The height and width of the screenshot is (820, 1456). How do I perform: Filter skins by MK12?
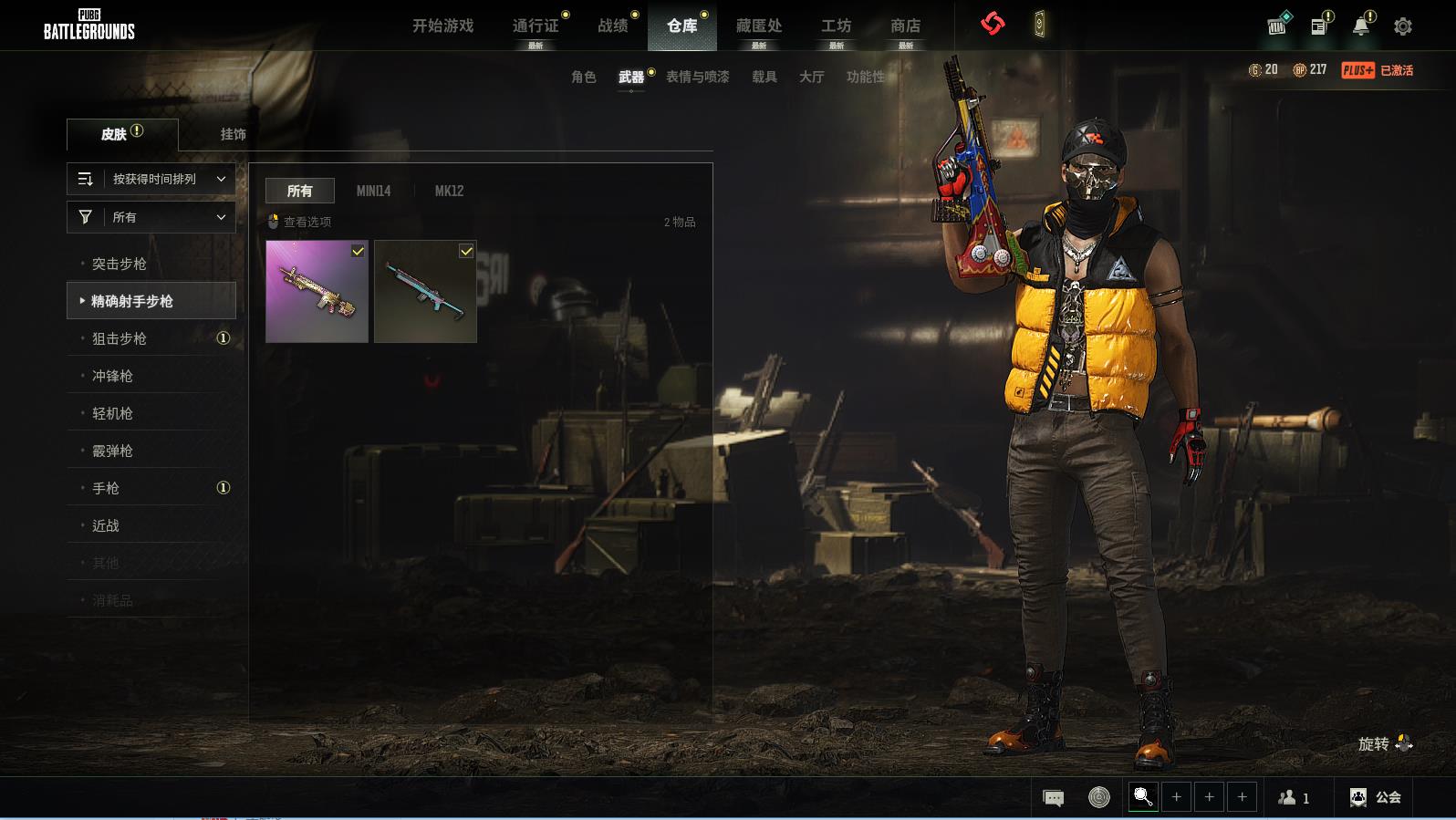pos(449,191)
